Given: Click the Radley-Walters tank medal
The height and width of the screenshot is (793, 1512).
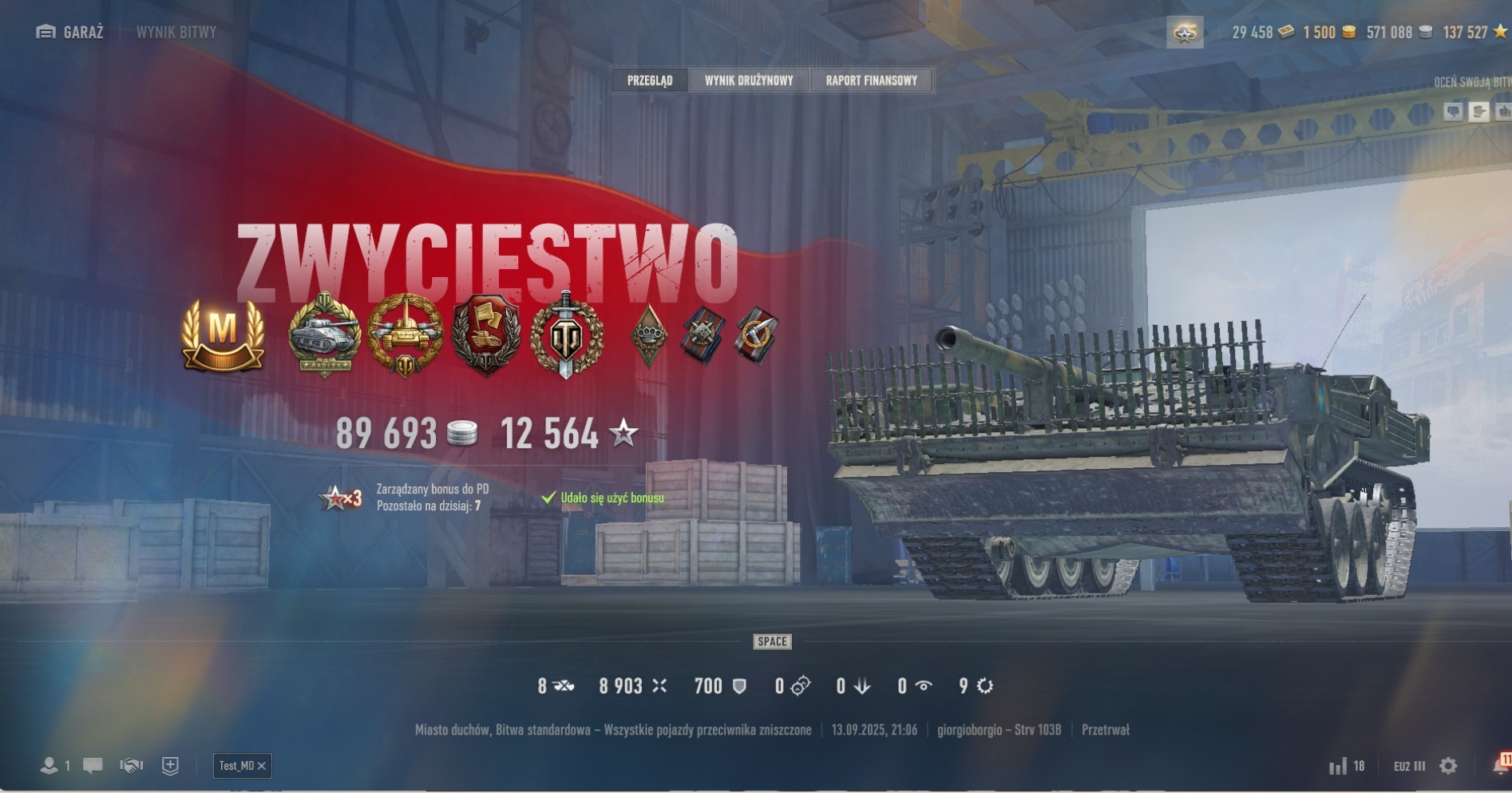Looking at the screenshot, I should (x=324, y=335).
